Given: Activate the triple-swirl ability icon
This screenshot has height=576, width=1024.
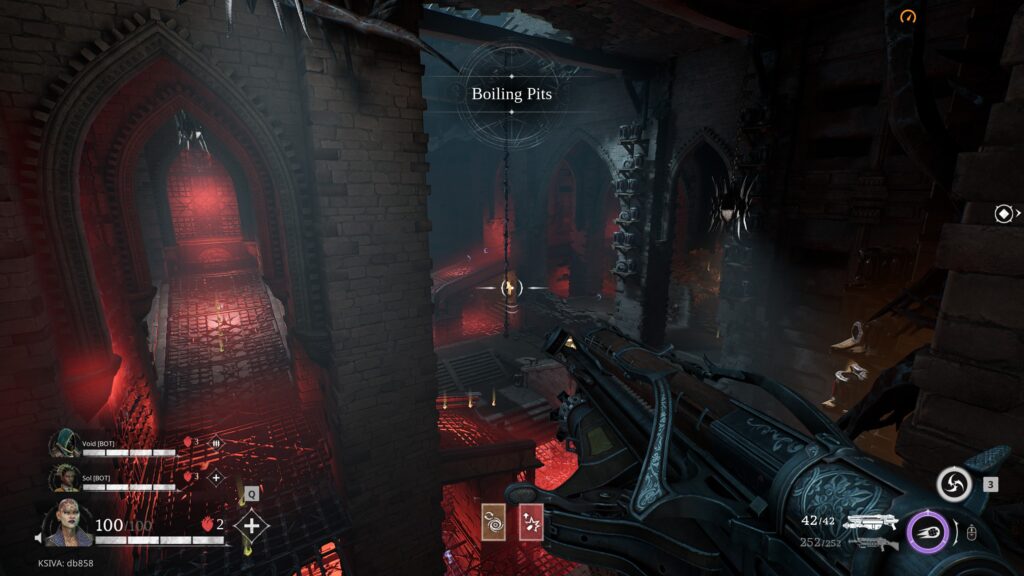Looking at the screenshot, I should (954, 485).
